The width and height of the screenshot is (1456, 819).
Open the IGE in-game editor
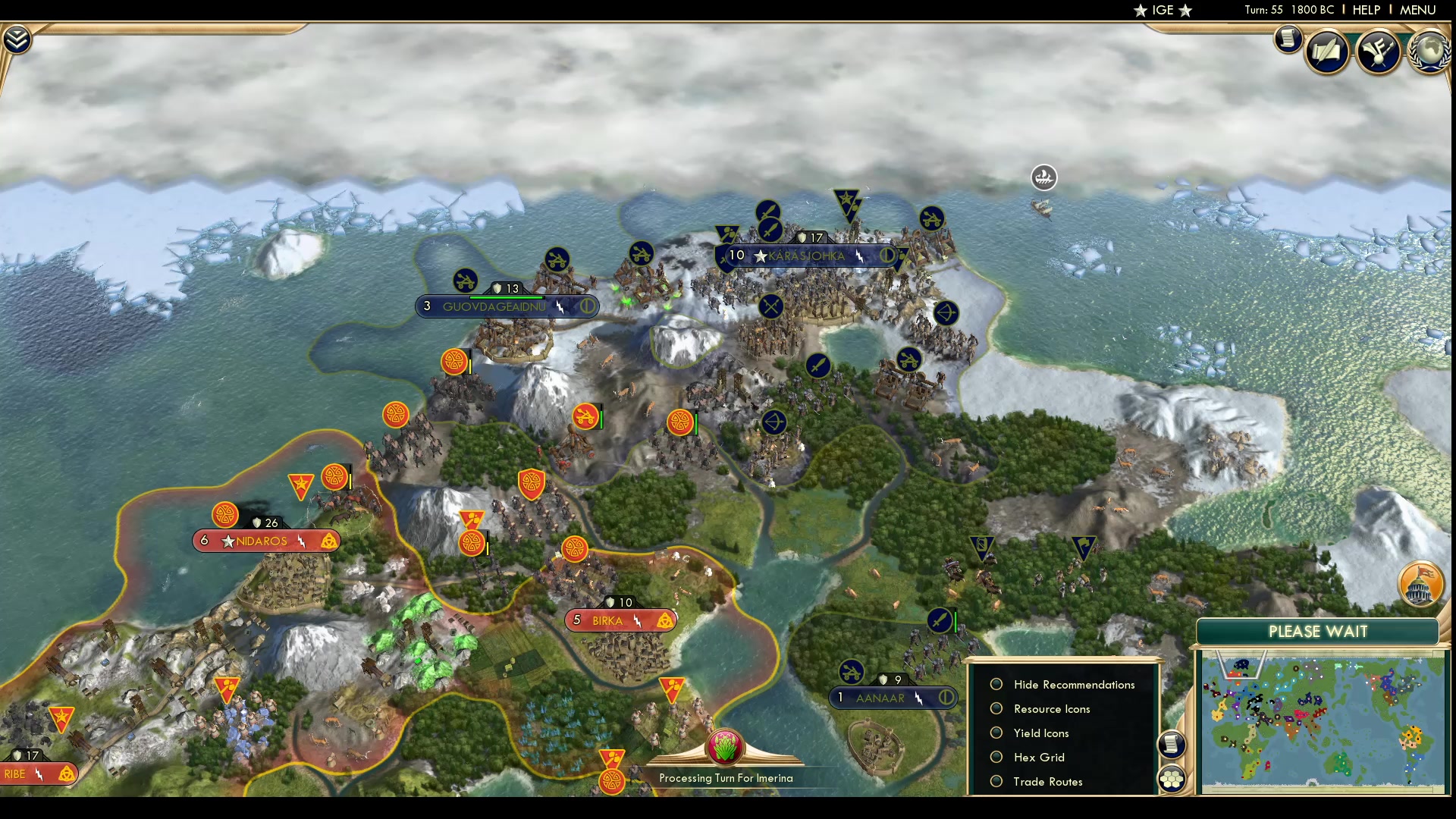pyautogui.click(x=1163, y=10)
